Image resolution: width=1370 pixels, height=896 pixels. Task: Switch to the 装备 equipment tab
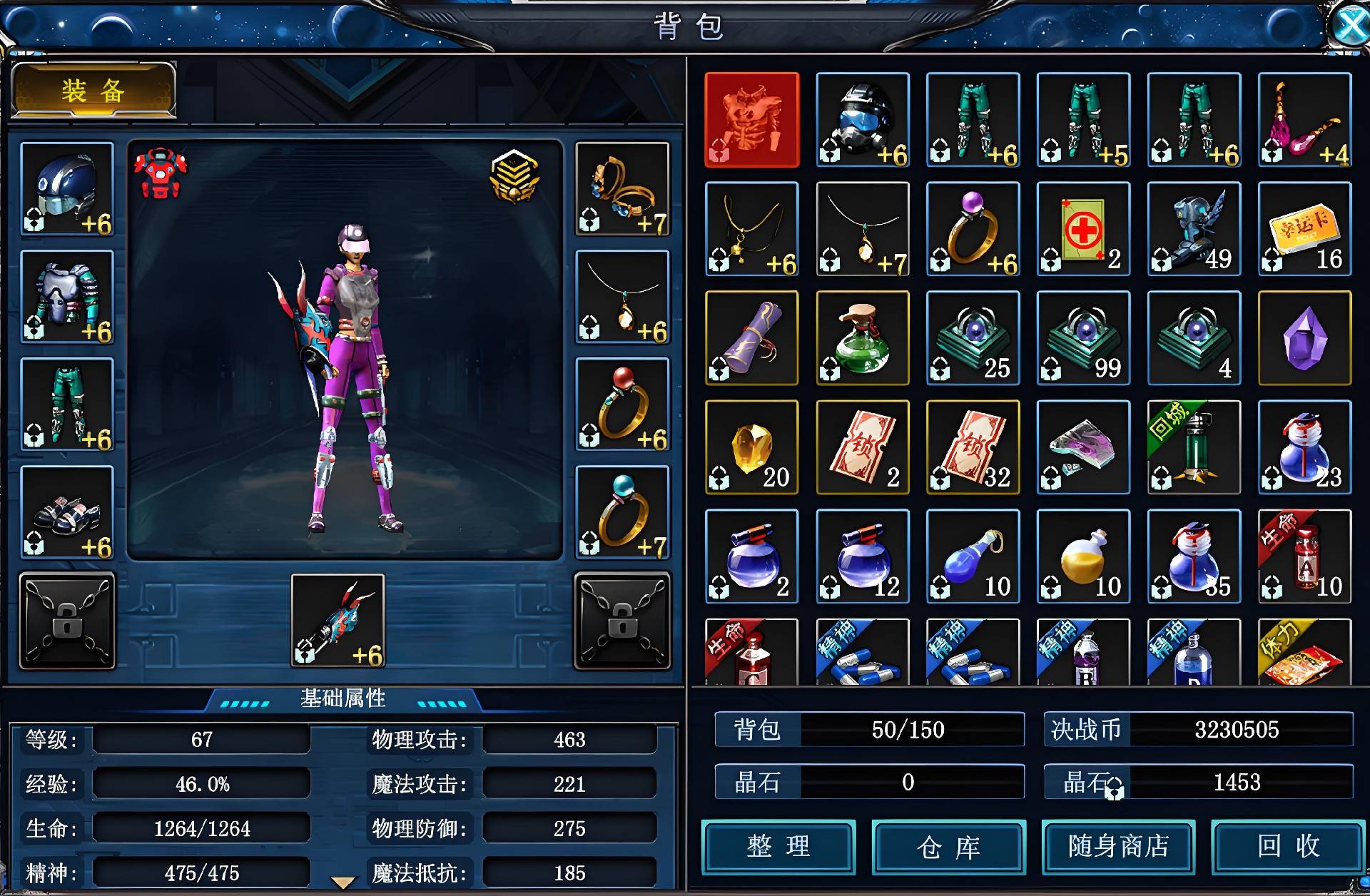click(x=93, y=91)
